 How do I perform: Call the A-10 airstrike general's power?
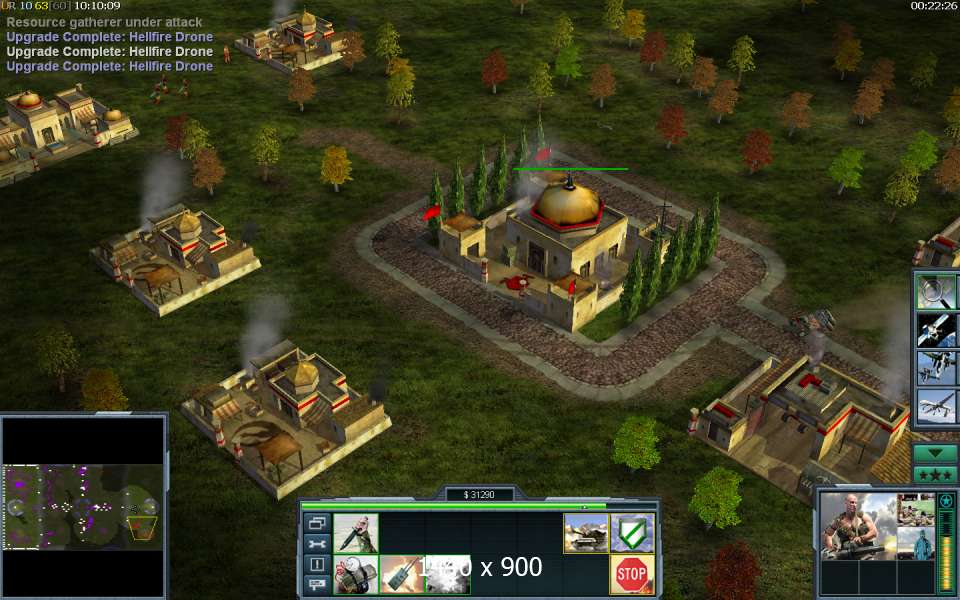point(937,368)
